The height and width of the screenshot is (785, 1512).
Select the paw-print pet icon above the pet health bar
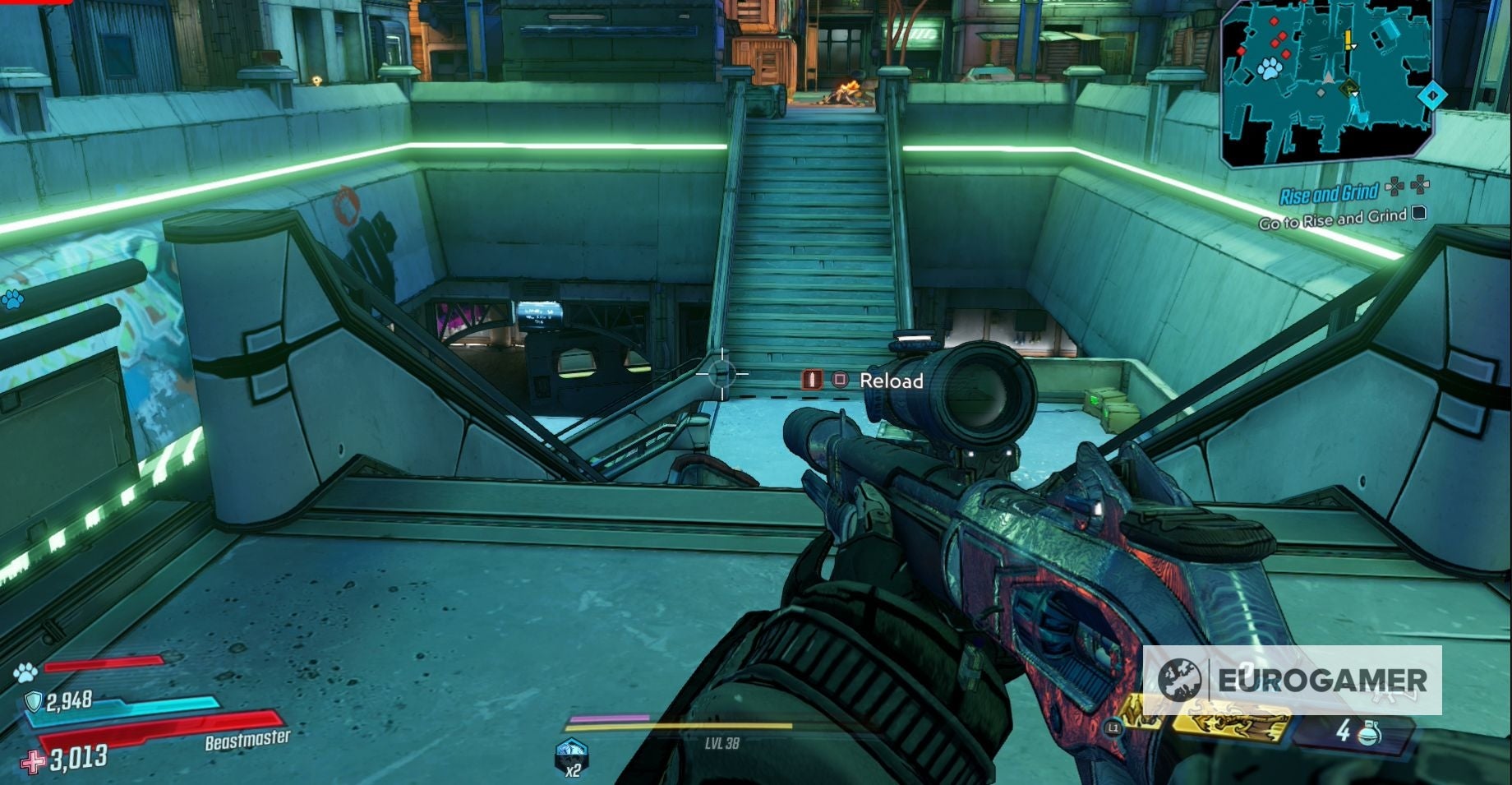25,671
